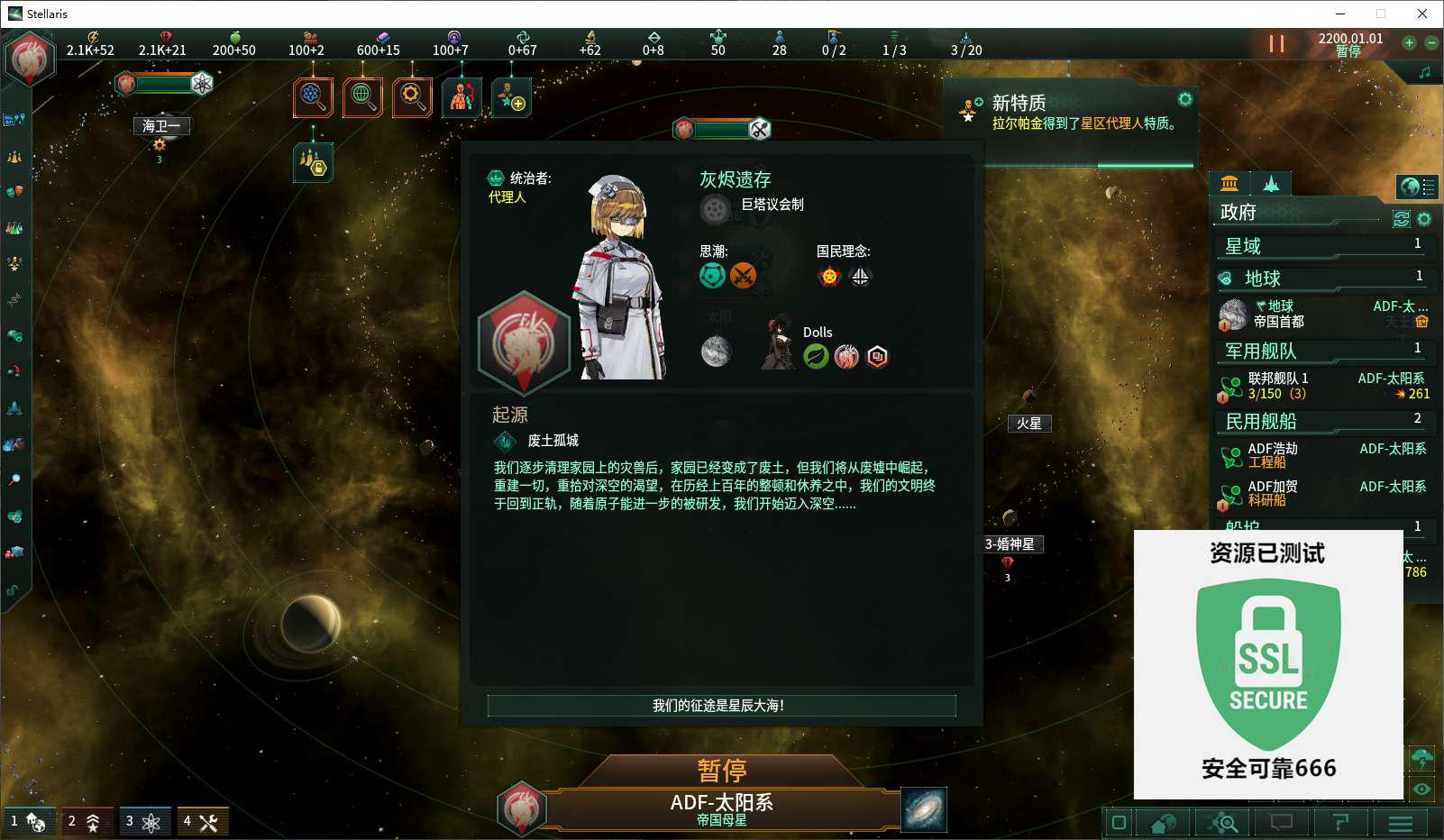Open the recruit leader alert with plus sign
This screenshot has height=840, width=1444.
(511, 97)
